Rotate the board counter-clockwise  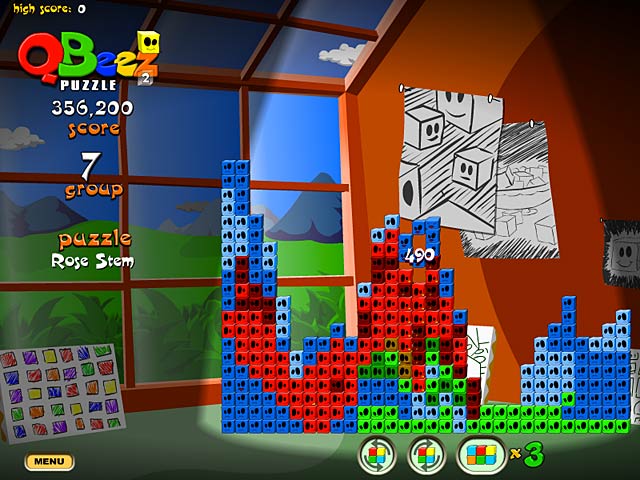pos(377,455)
